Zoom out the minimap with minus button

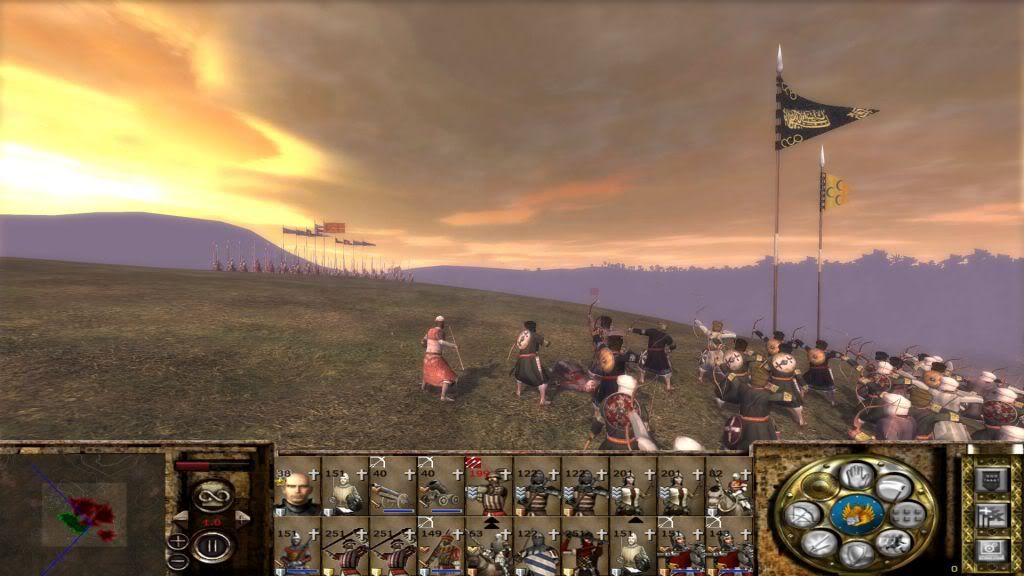[178, 559]
